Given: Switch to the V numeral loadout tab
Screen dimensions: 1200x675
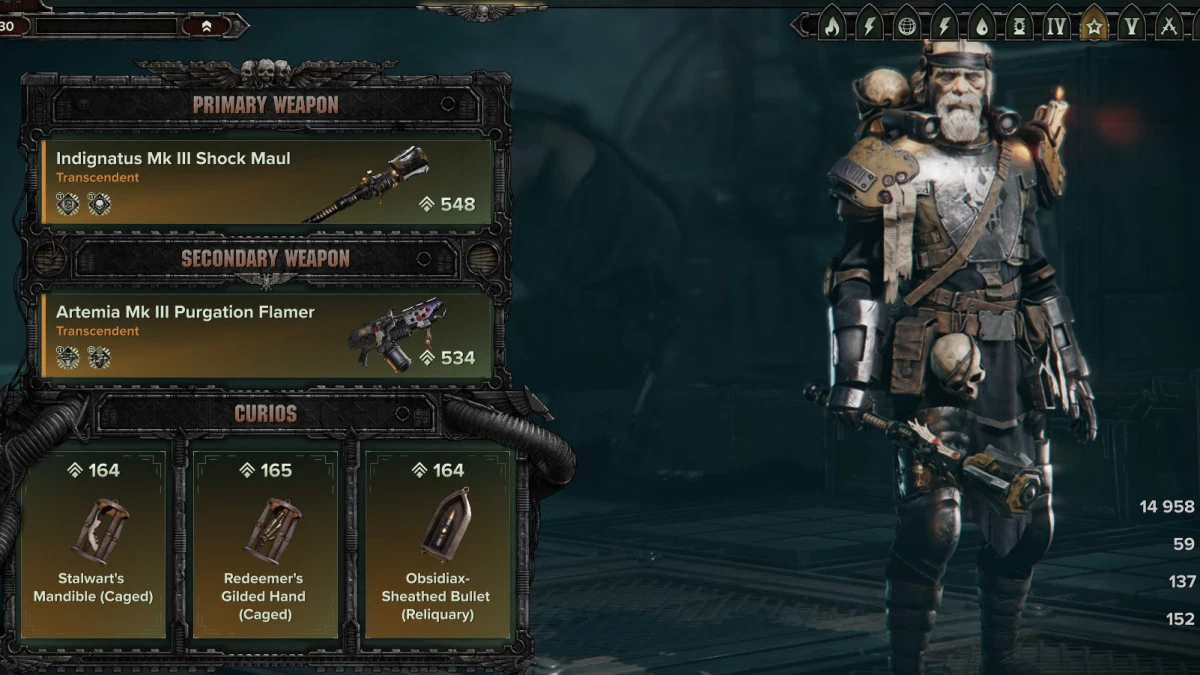Looking at the screenshot, I should click(x=1131, y=27).
